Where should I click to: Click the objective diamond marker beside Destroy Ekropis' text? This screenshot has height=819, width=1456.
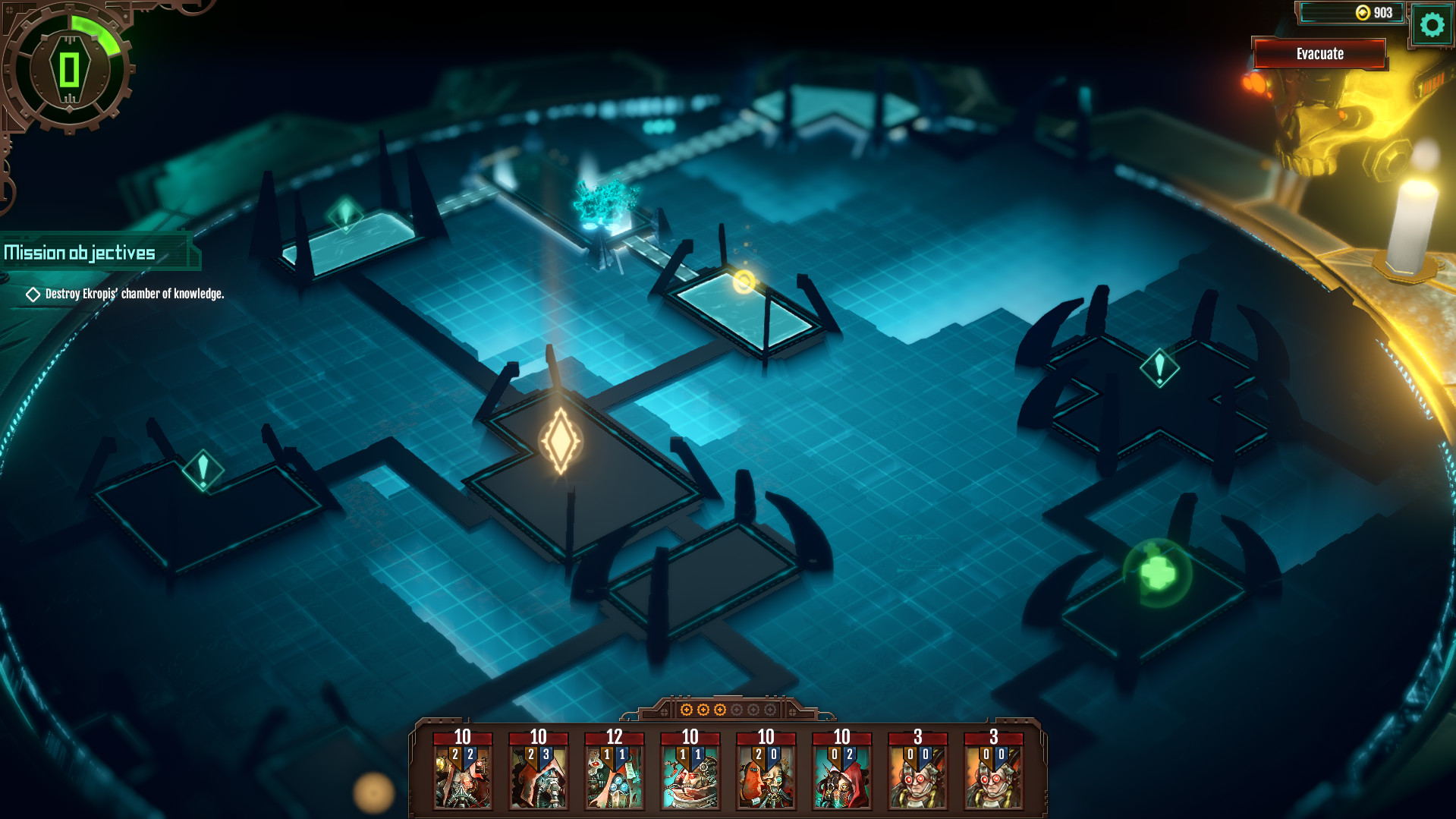(x=33, y=293)
